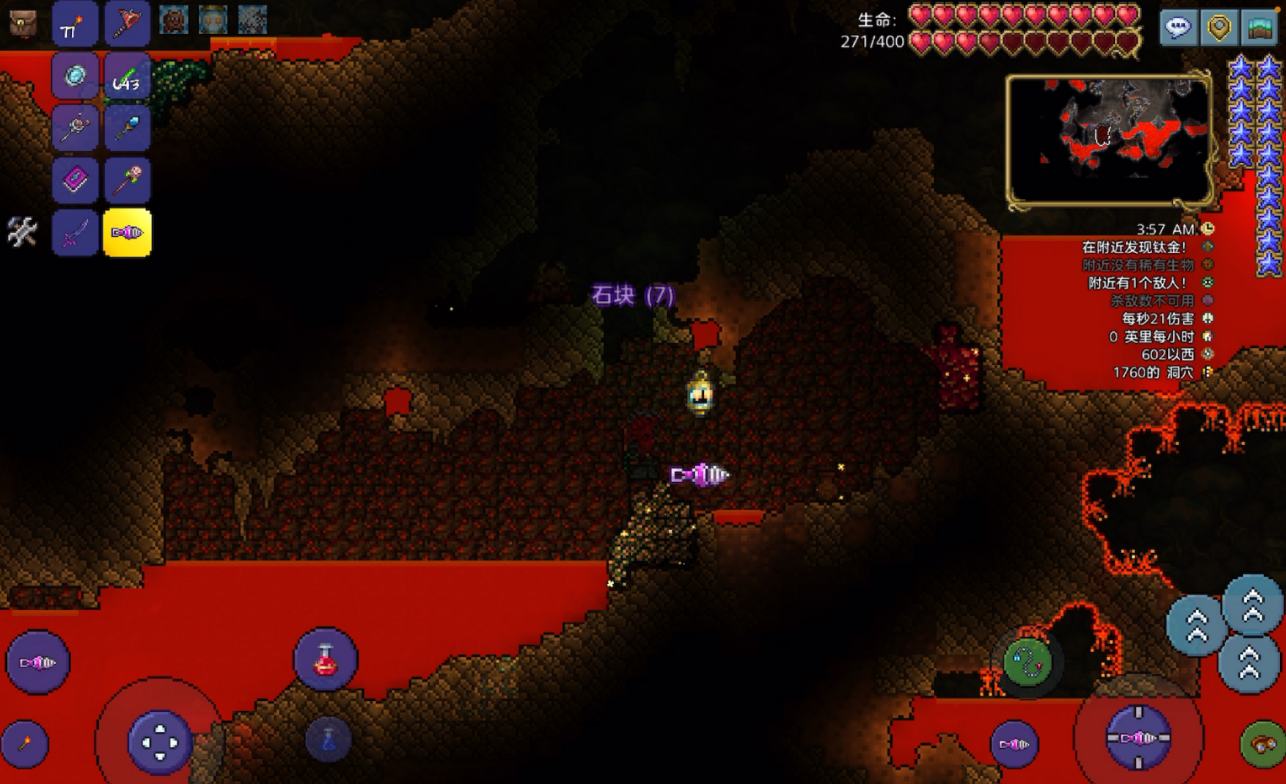Open the crossed tools settings icon
The height and width of the screenshot is (784, 1286).
click(22, 232)
